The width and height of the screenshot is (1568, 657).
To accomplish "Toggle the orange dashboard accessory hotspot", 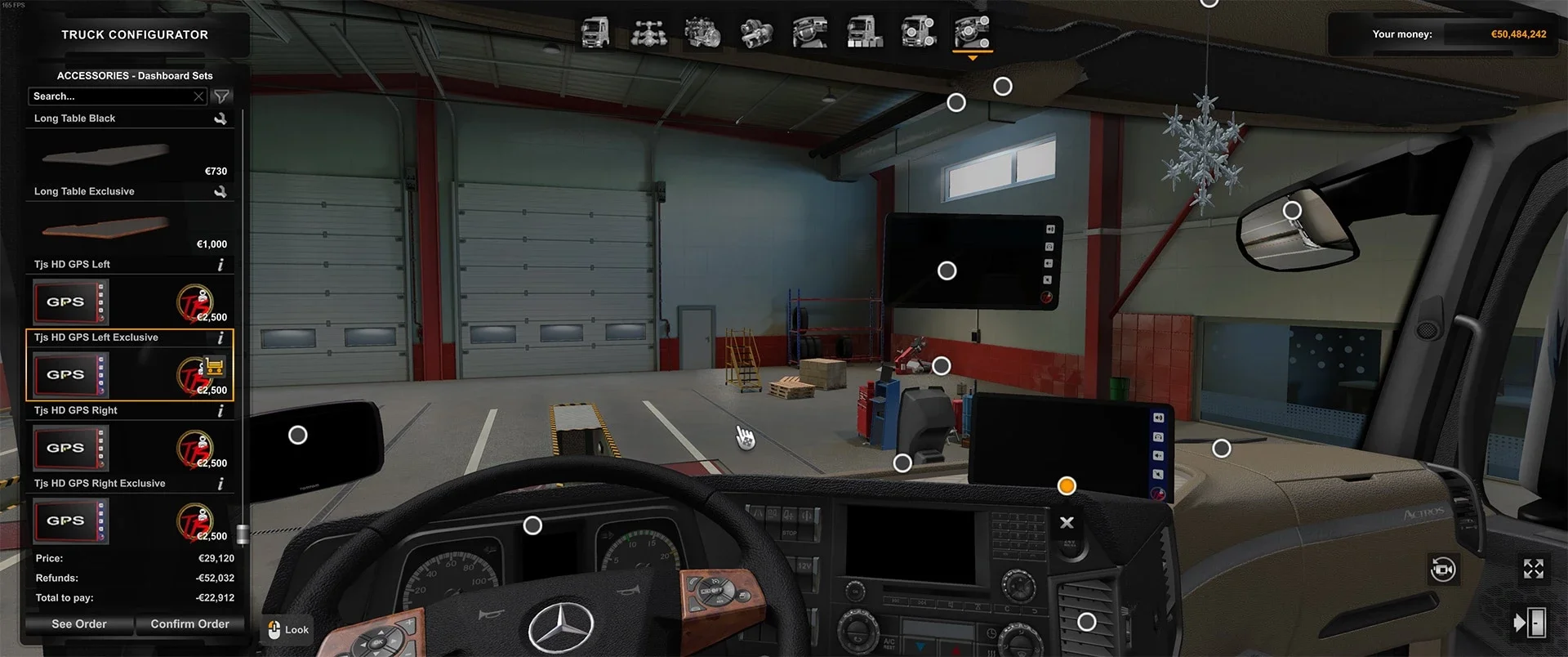I will pyautogui.click(x=1067, y=485).
